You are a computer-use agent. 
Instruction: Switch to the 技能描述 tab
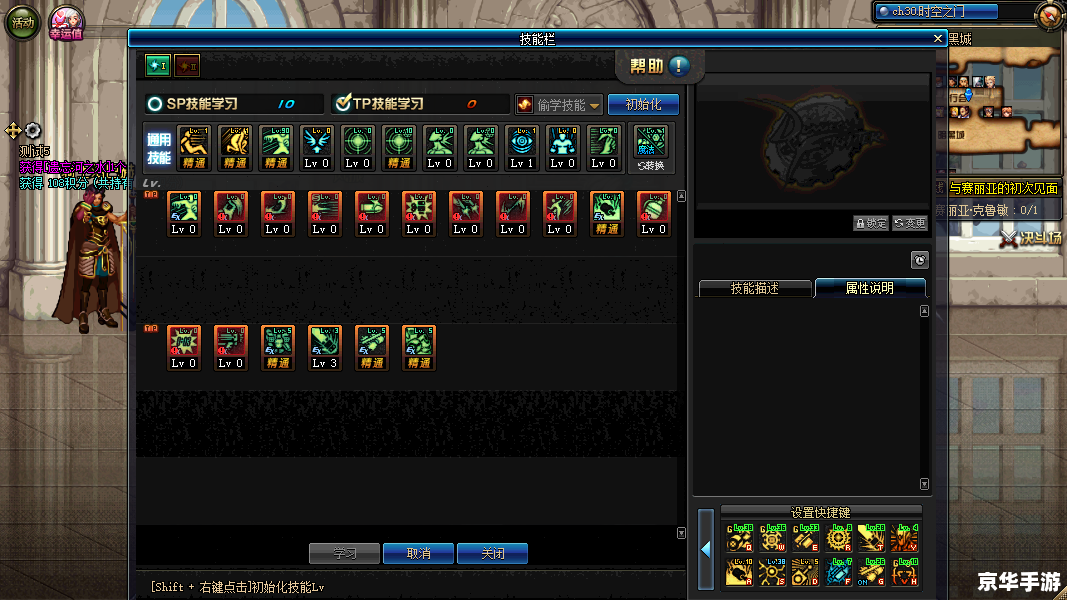coord(754,288)
